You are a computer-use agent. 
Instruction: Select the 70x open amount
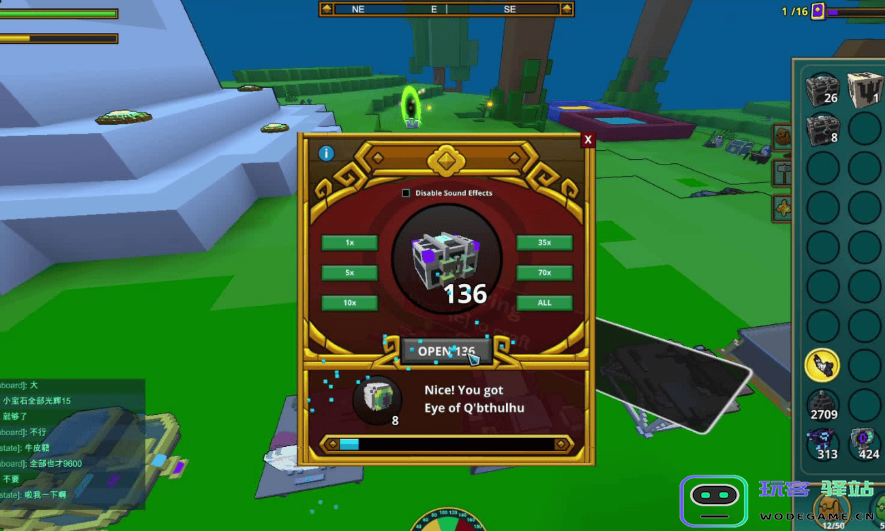pos(544,273)
